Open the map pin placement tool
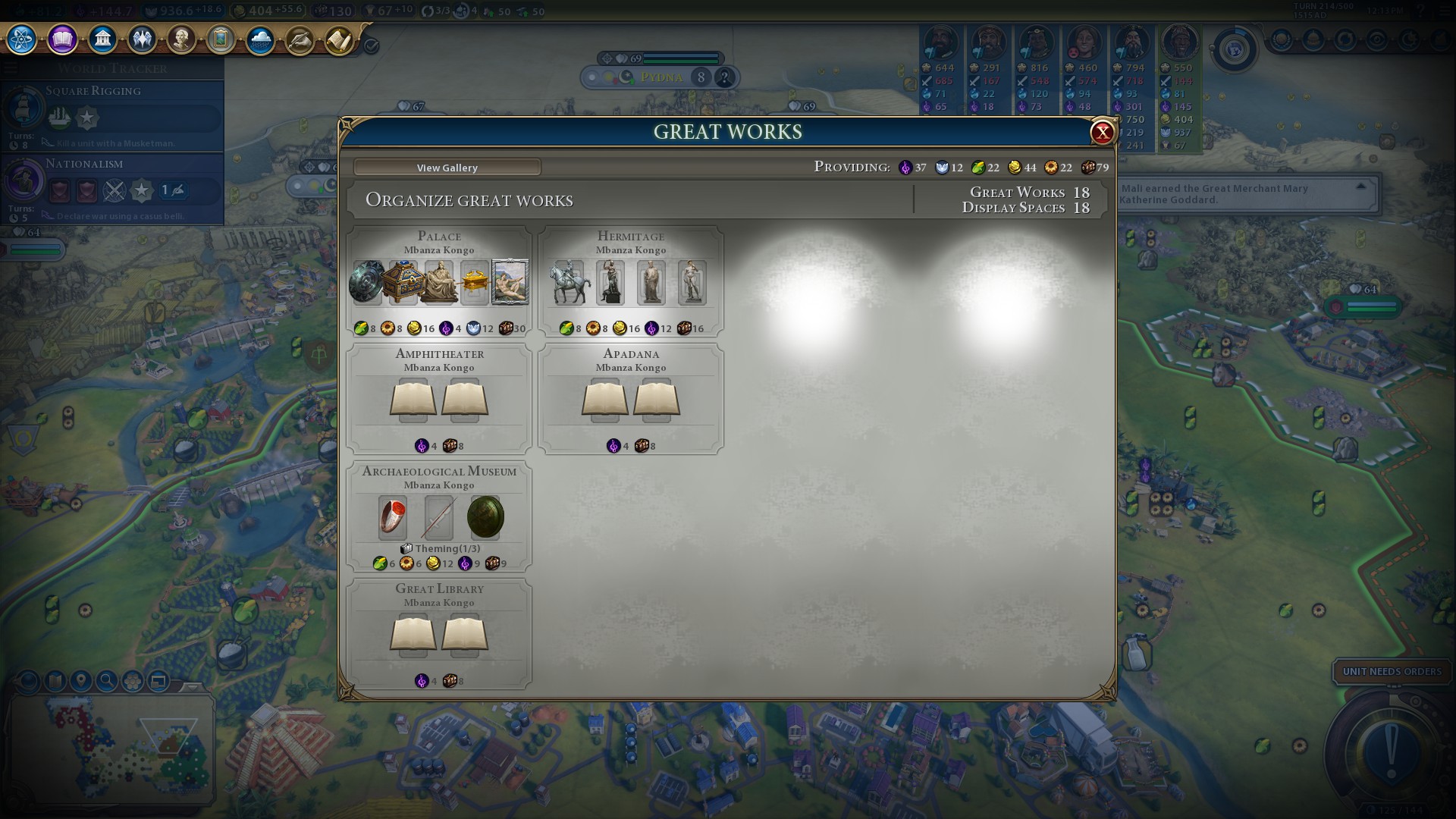The image size is (1456, 819). [x=80, y=681]
